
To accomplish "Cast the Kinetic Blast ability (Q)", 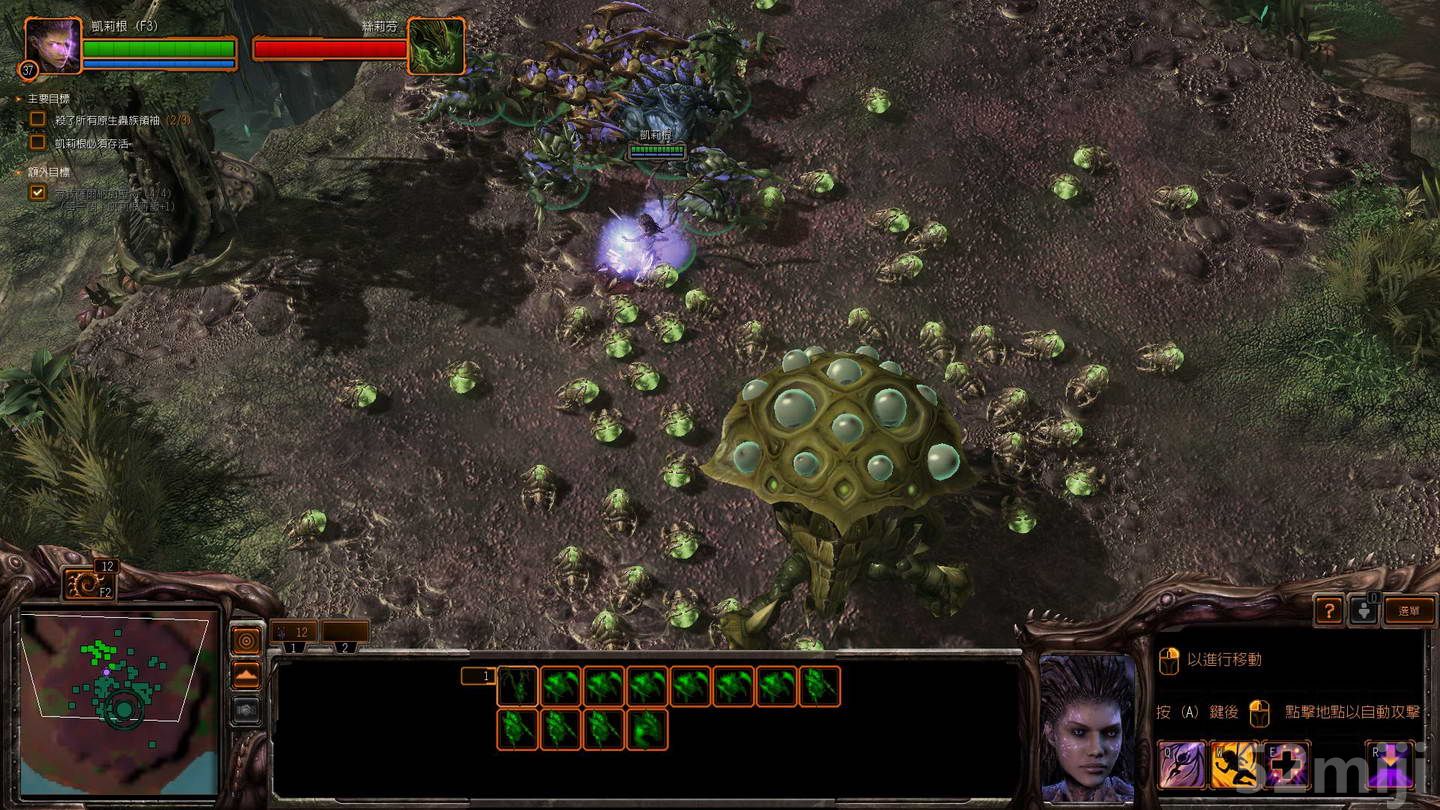I will point(1183,765).
